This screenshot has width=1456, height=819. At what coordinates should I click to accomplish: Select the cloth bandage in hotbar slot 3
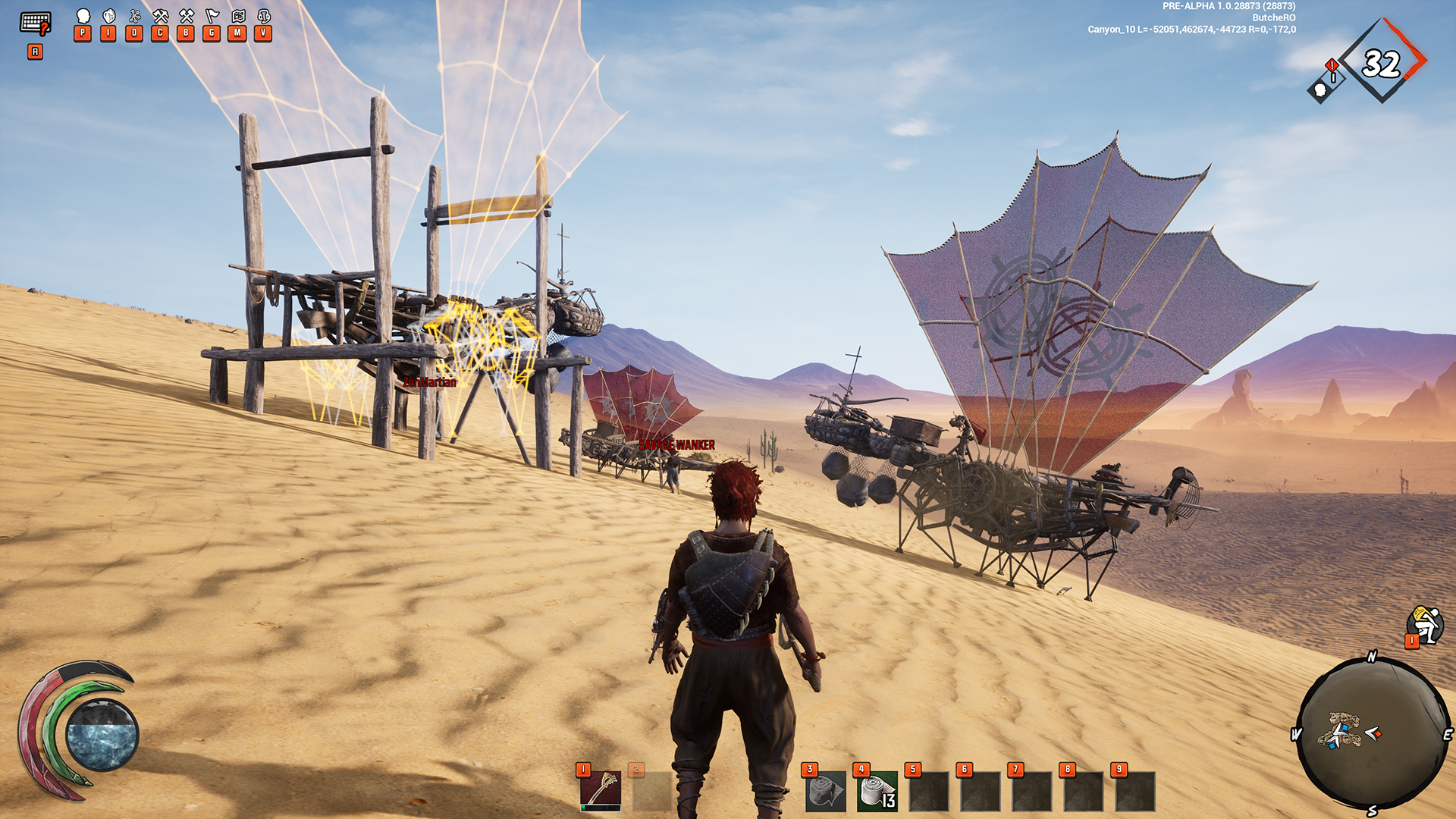(x=825, y=792)
